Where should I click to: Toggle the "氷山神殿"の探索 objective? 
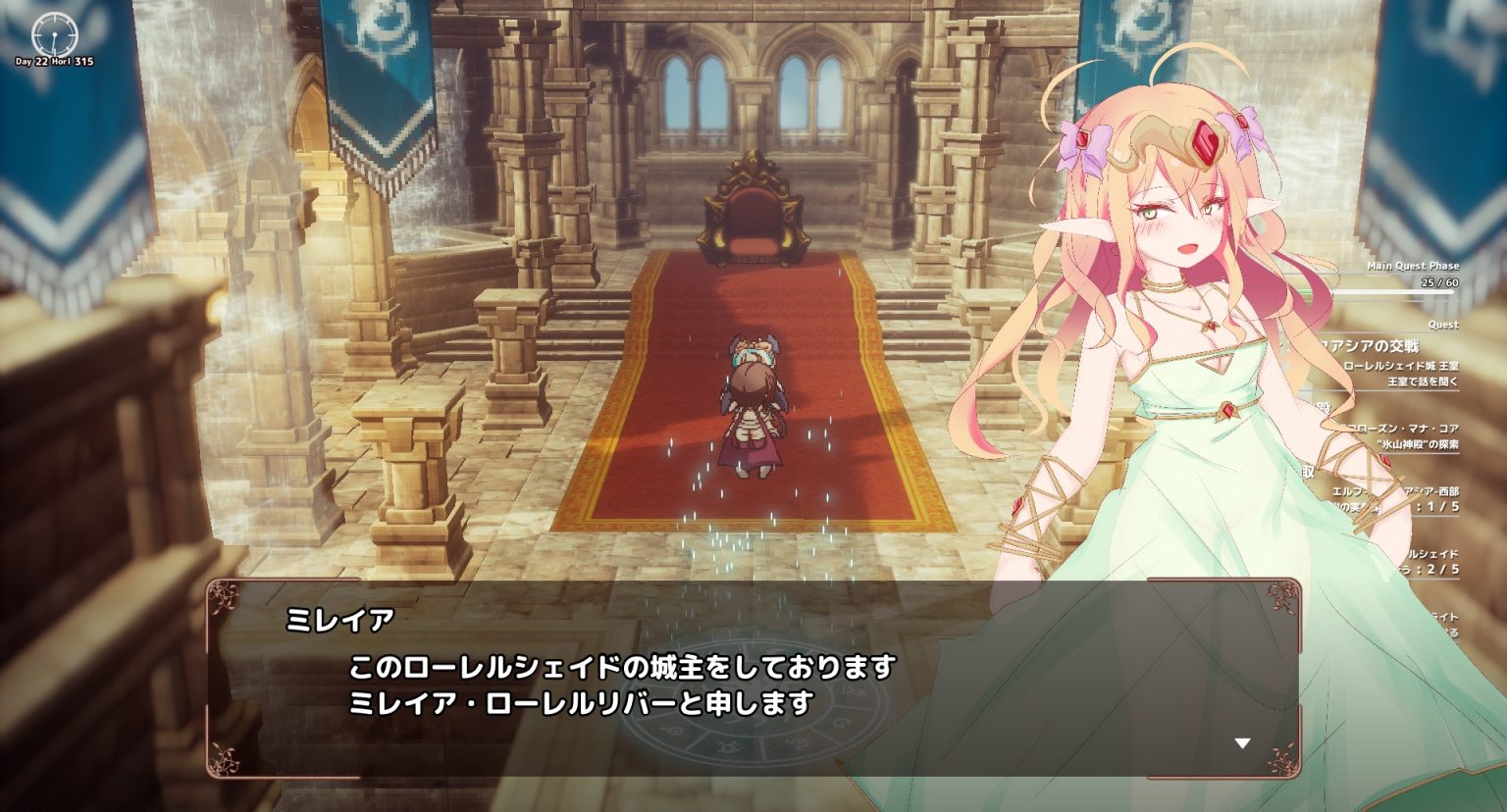click(1418, 446)
